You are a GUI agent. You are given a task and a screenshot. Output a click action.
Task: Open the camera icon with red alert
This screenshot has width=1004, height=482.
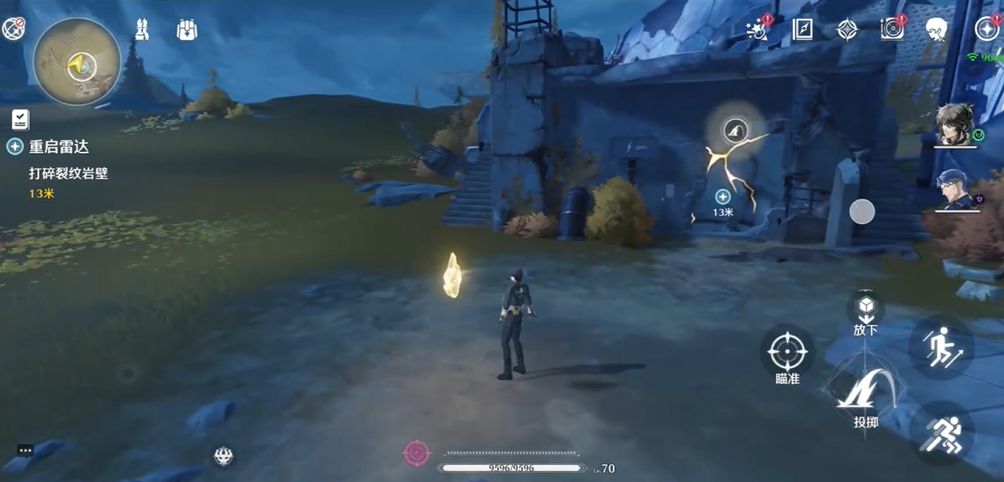pos(892,29)
